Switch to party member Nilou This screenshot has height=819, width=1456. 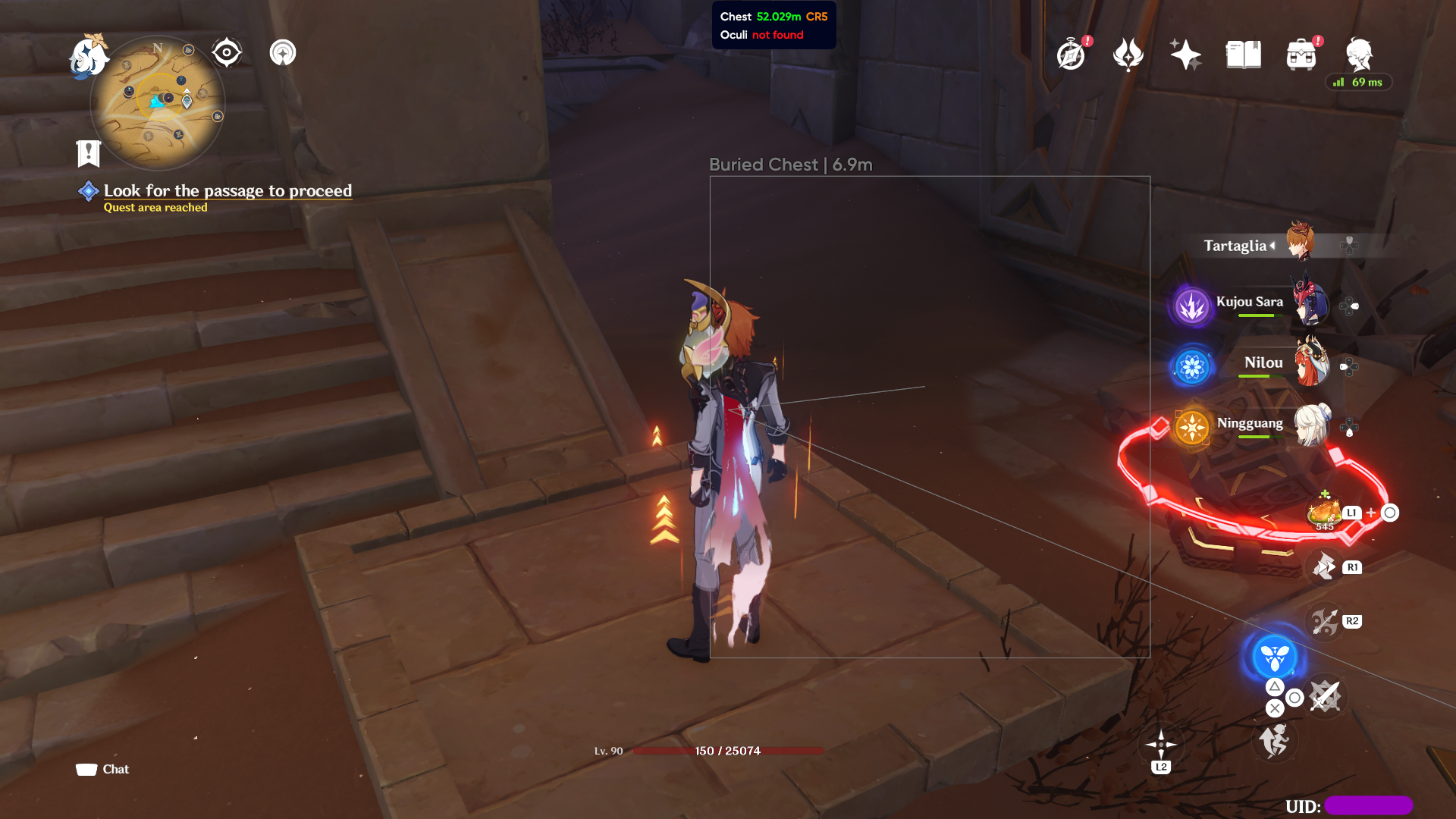(x=1263, y=364)
